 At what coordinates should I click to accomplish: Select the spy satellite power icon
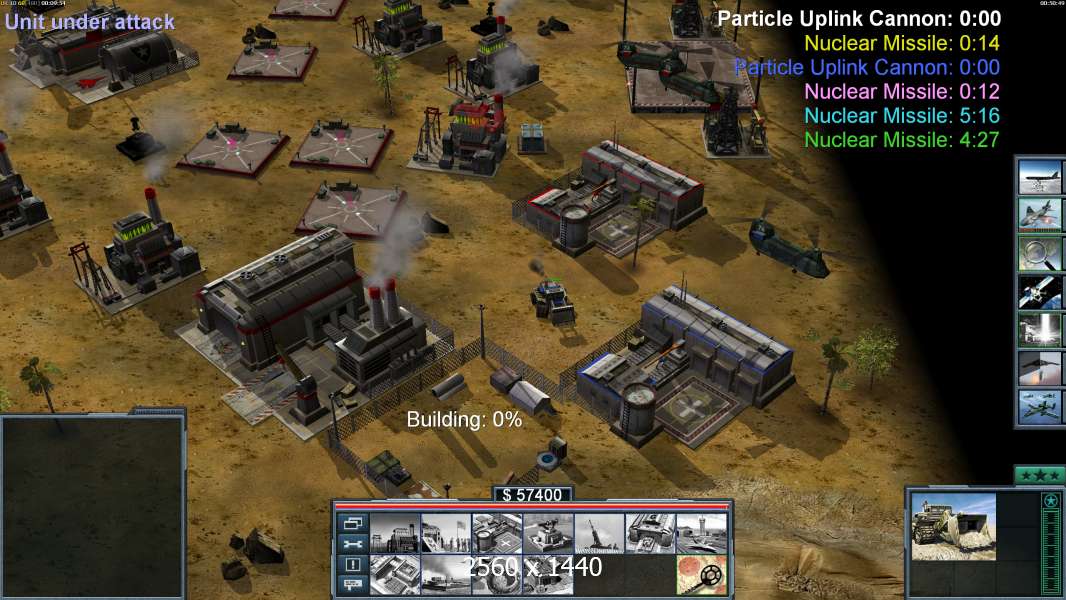[x=1040, y=291]
